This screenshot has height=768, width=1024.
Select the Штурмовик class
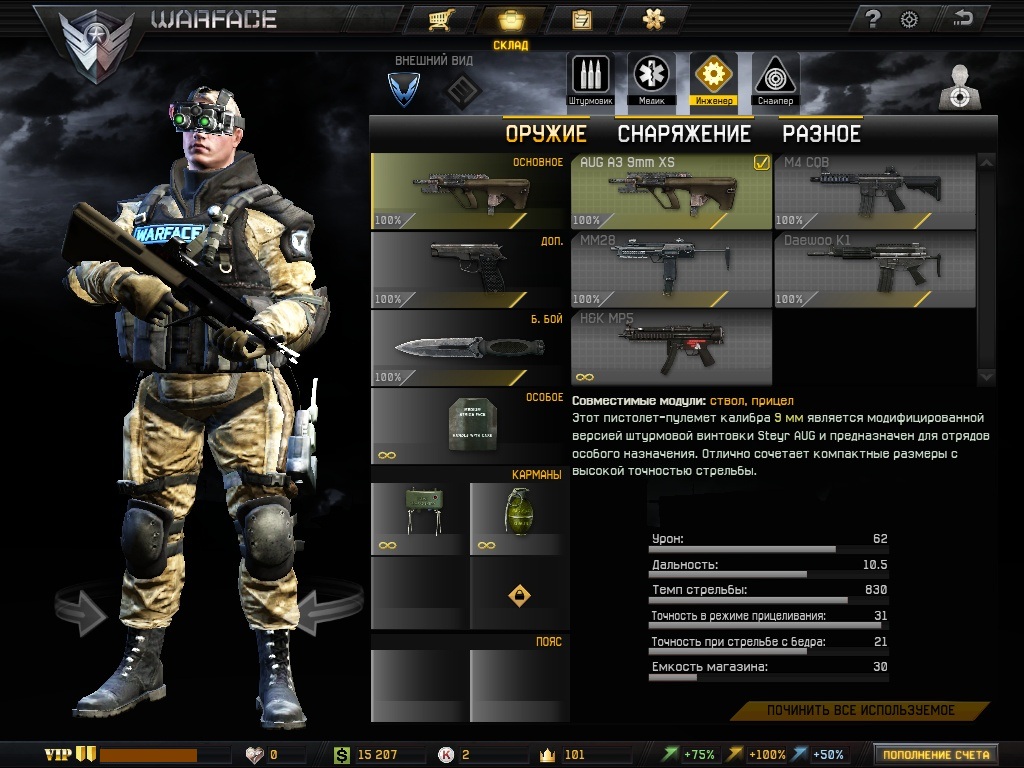(x=590, y=79)
